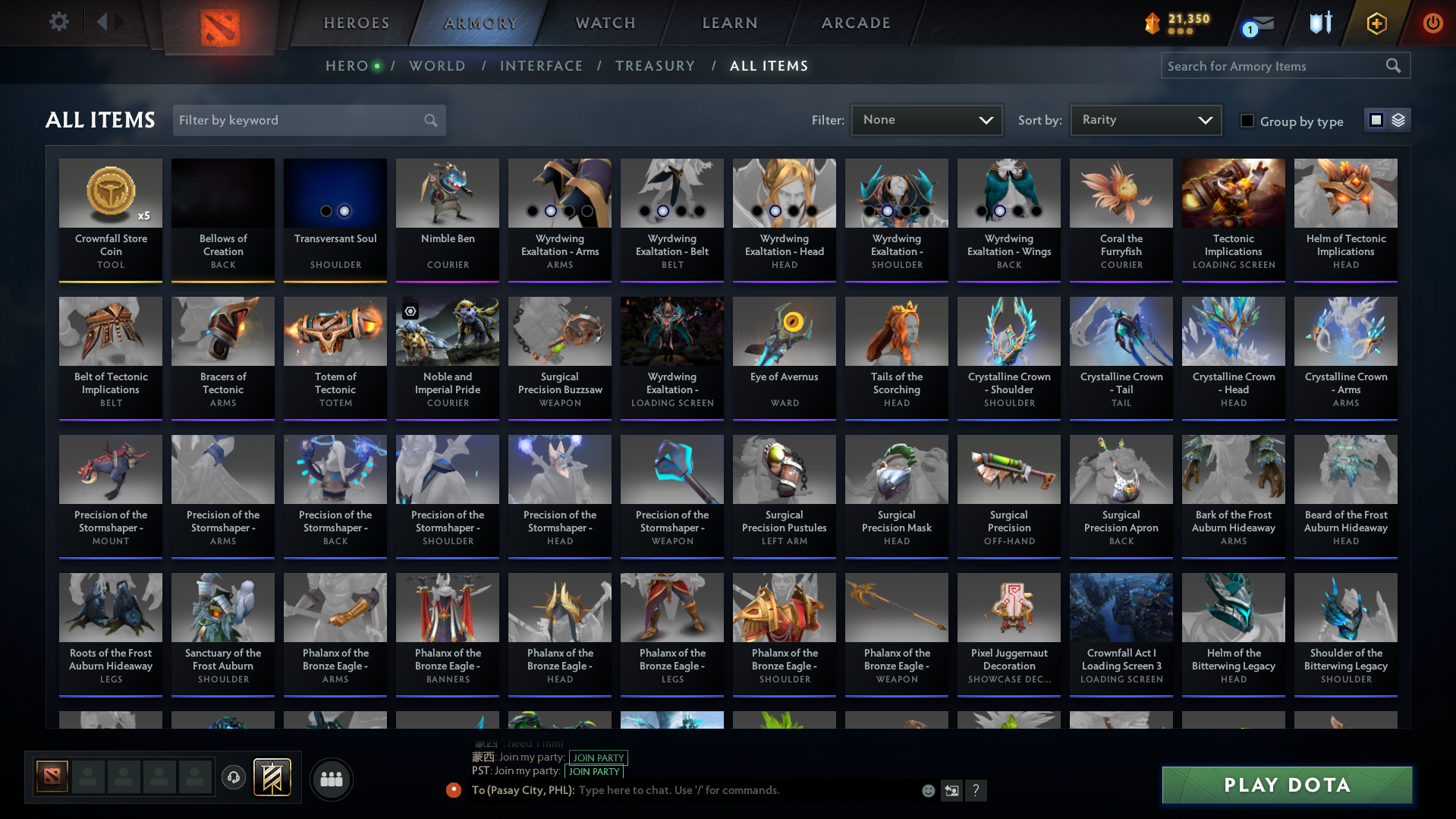This screenshot has width=1456, height=819.
Task: Switch to the WATCH tab
Action: (605, 23)
